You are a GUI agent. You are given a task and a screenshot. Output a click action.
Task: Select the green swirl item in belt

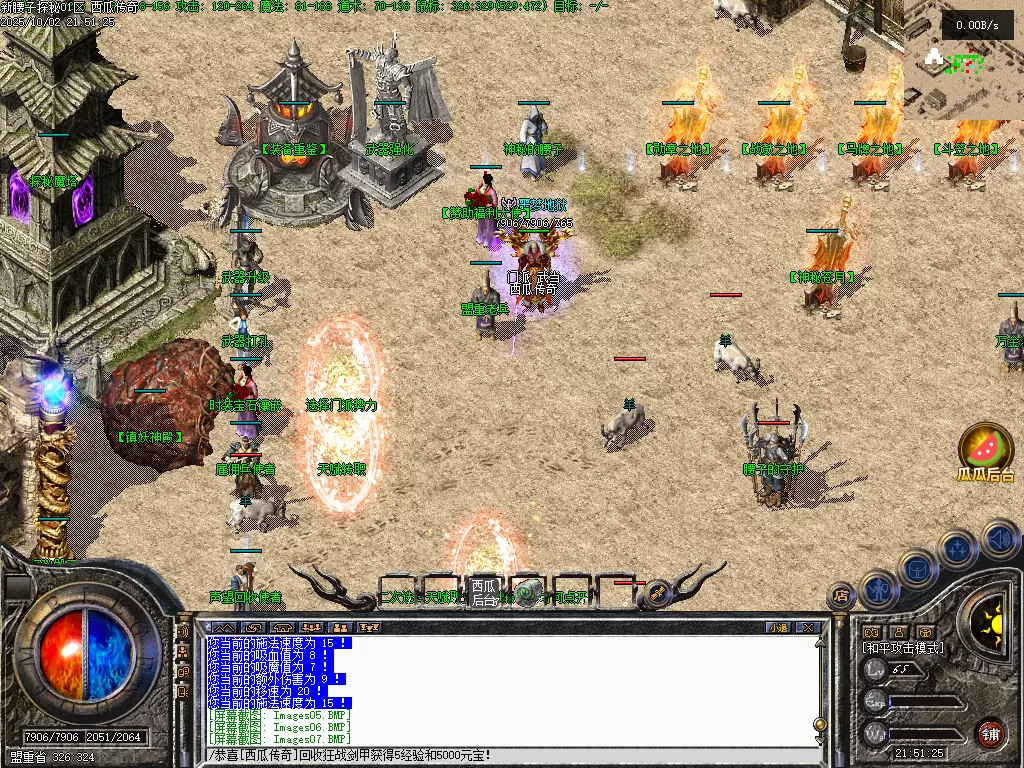click(x=527, y=593)
